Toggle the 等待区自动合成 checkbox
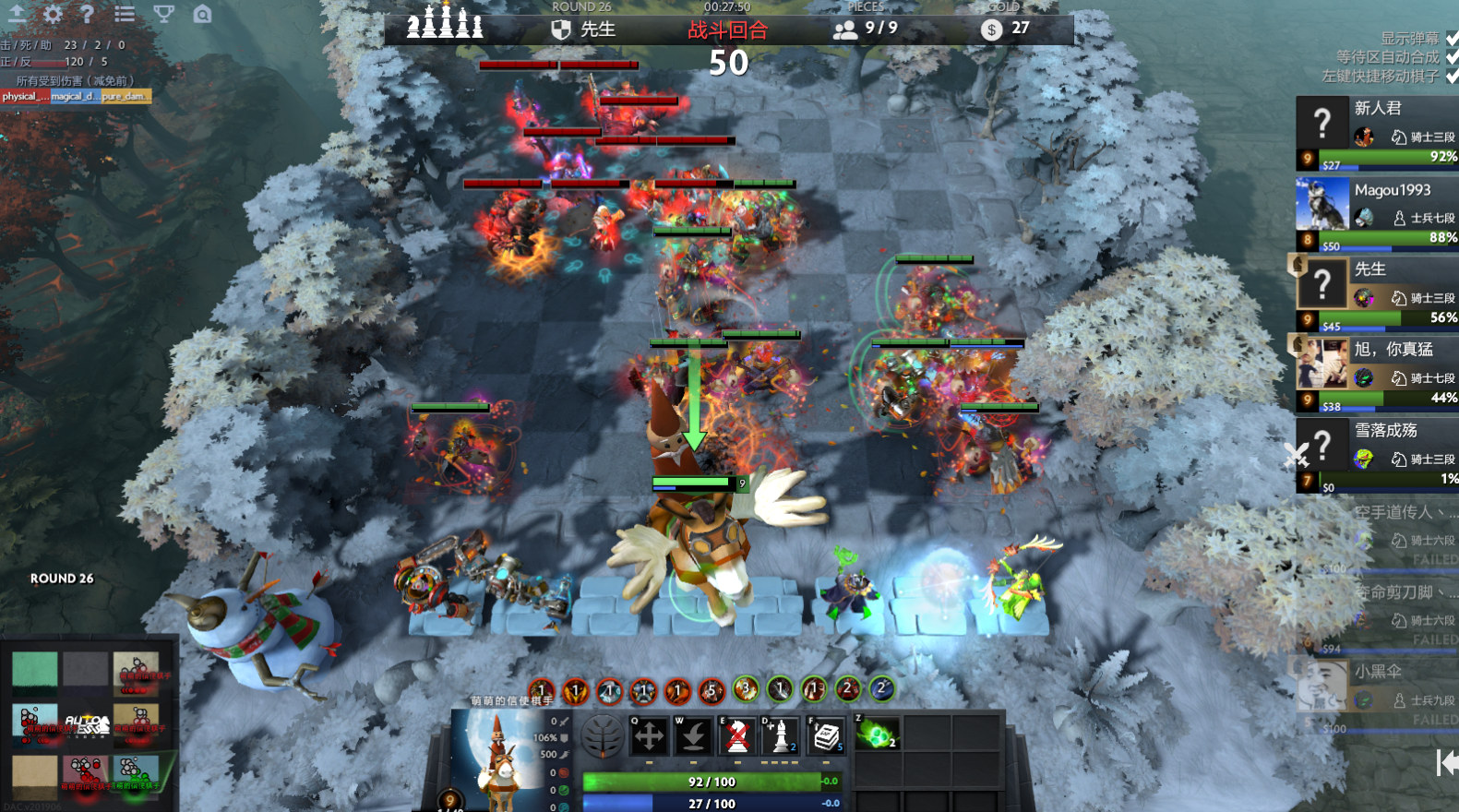 click(1452, 57)
